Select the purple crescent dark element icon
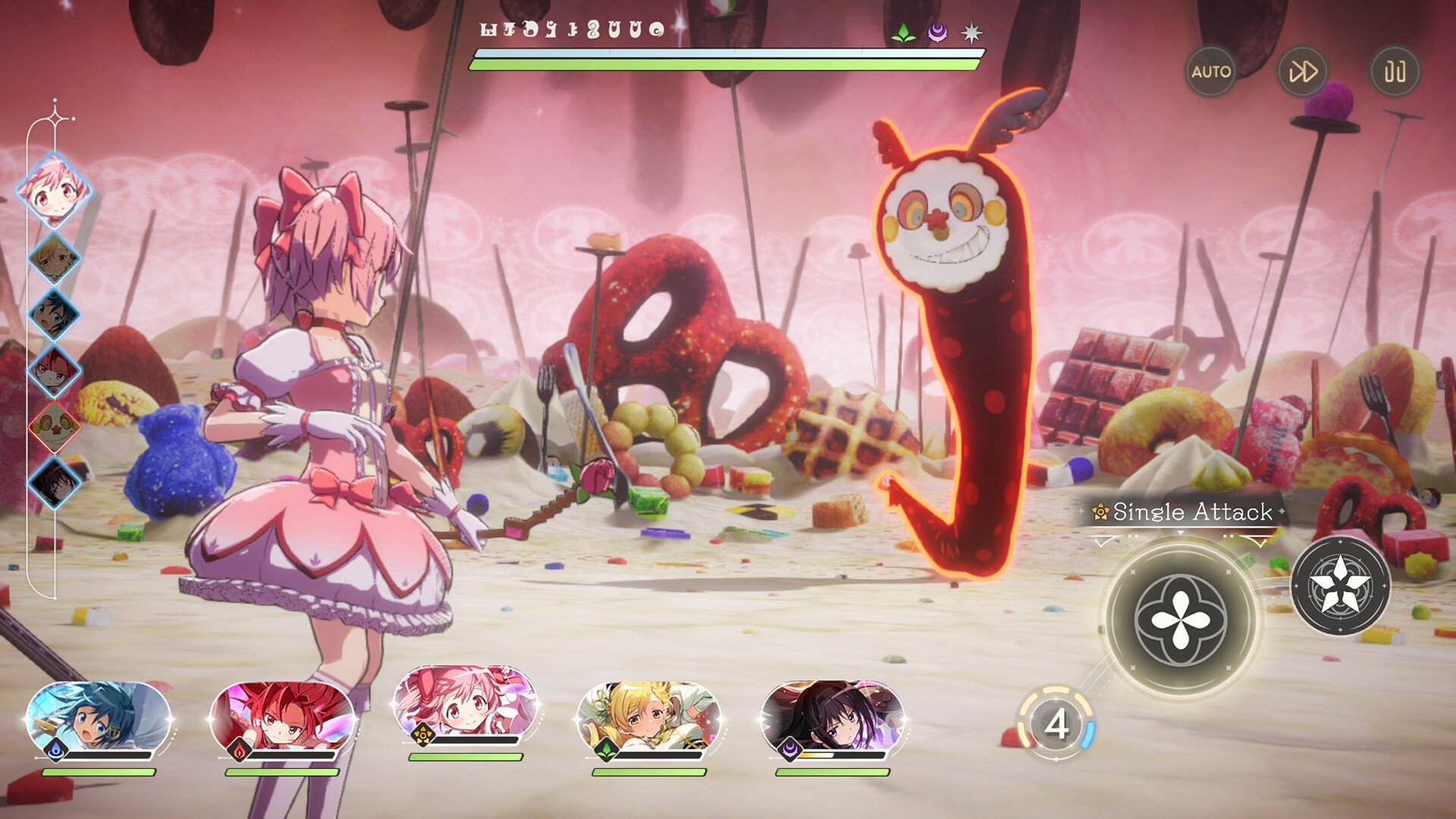 pyautogui.click(x=937, y=32)
